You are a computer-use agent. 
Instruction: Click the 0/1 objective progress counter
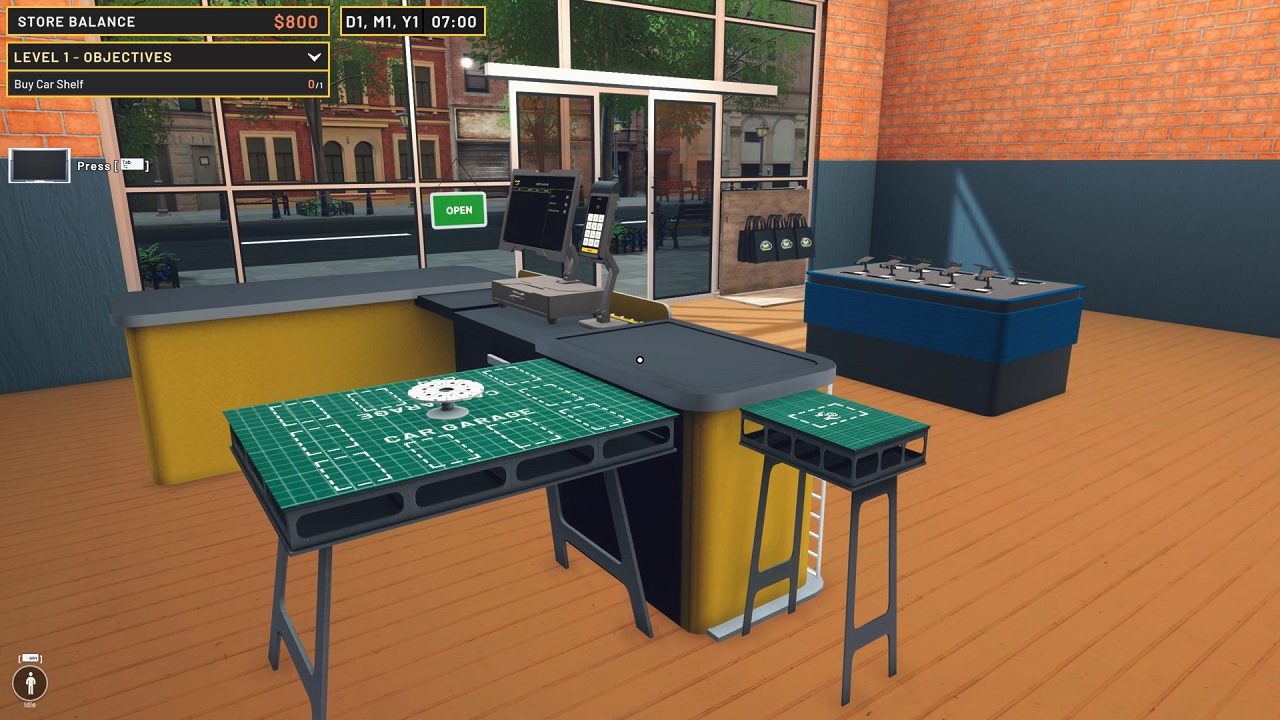tap(312, 85)
